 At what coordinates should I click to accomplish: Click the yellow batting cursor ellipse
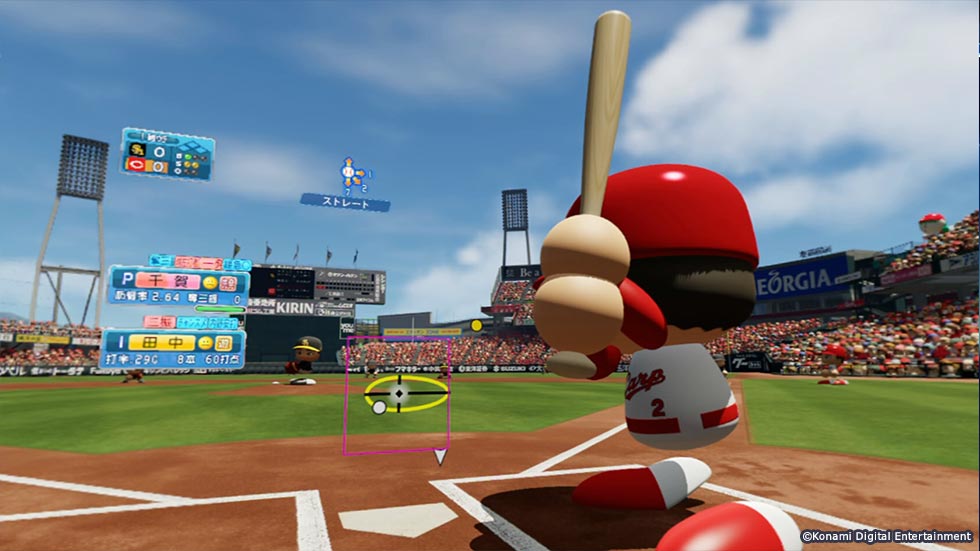pos(405,394)
